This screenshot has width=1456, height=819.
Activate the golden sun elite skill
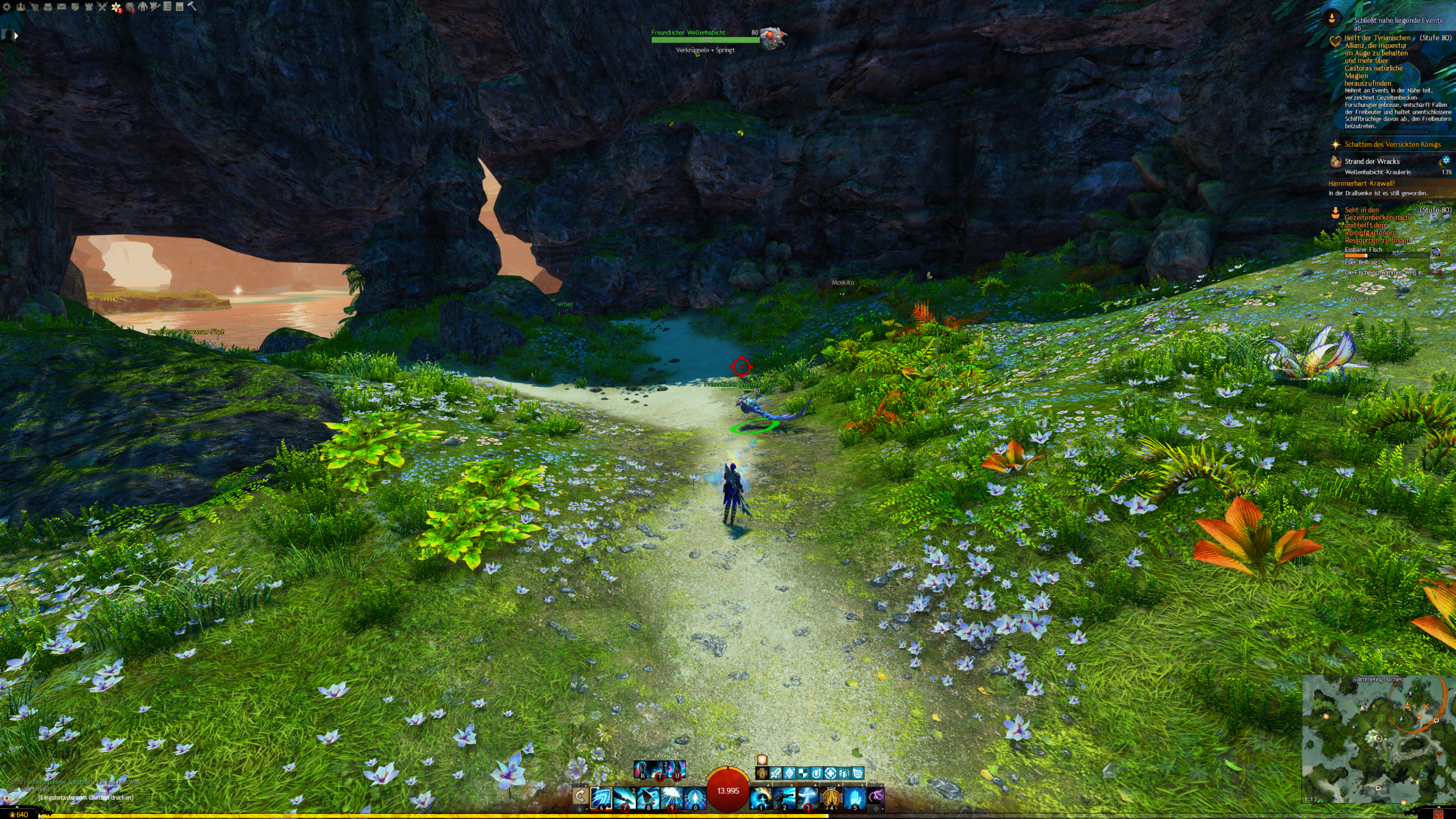832,798
